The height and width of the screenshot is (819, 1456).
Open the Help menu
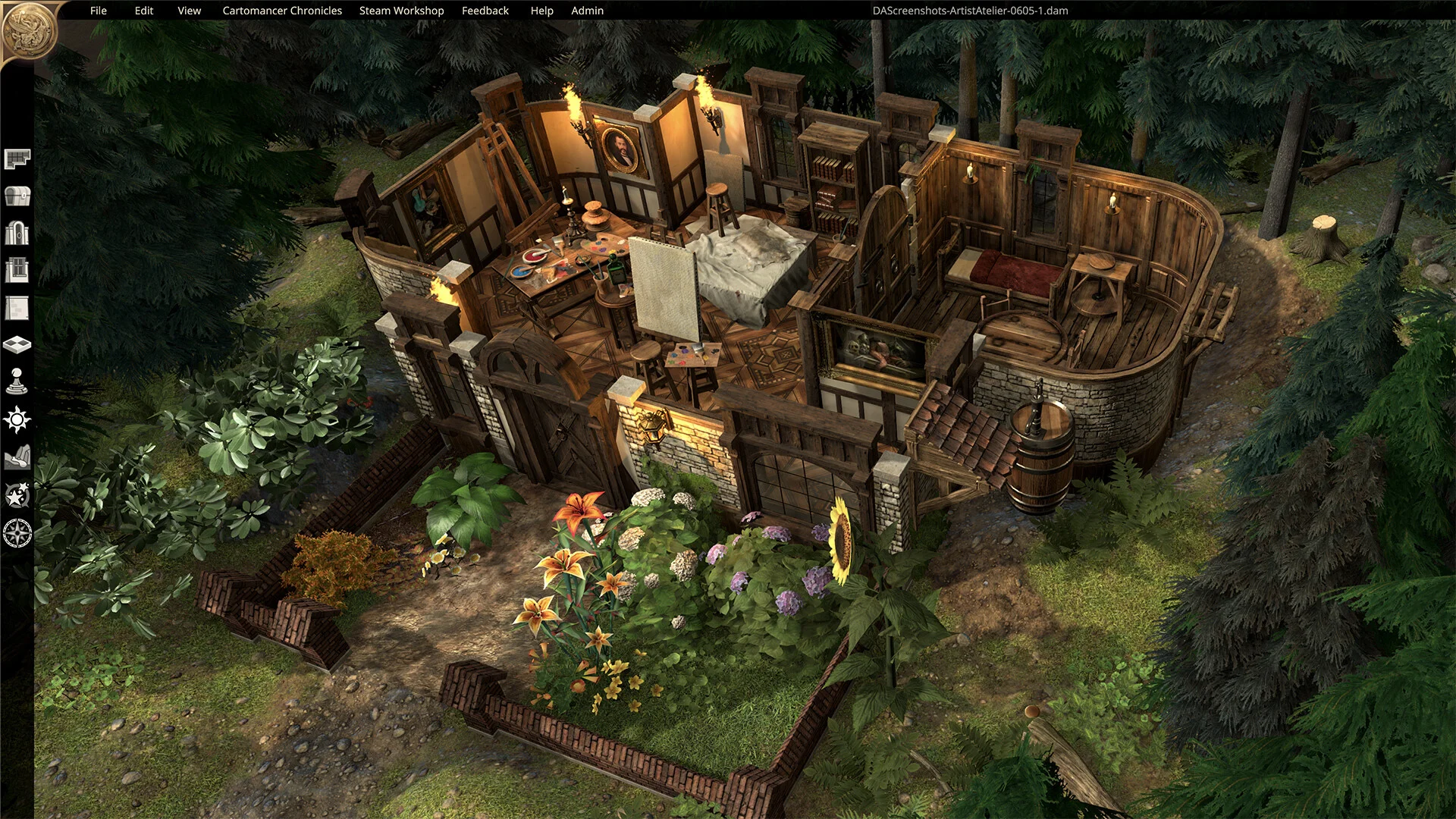(x=541, y=11)
